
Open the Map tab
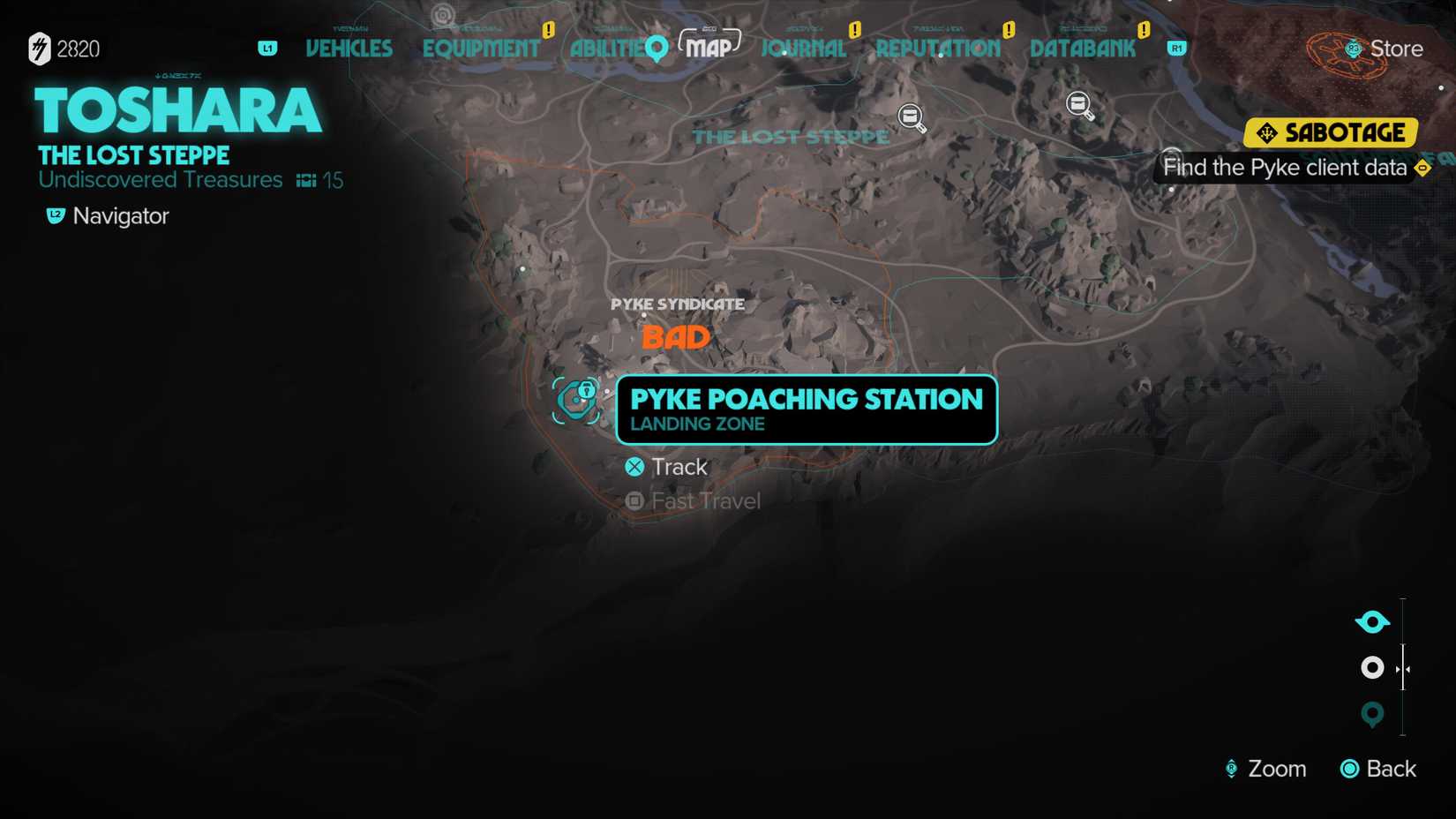point(709,47)
